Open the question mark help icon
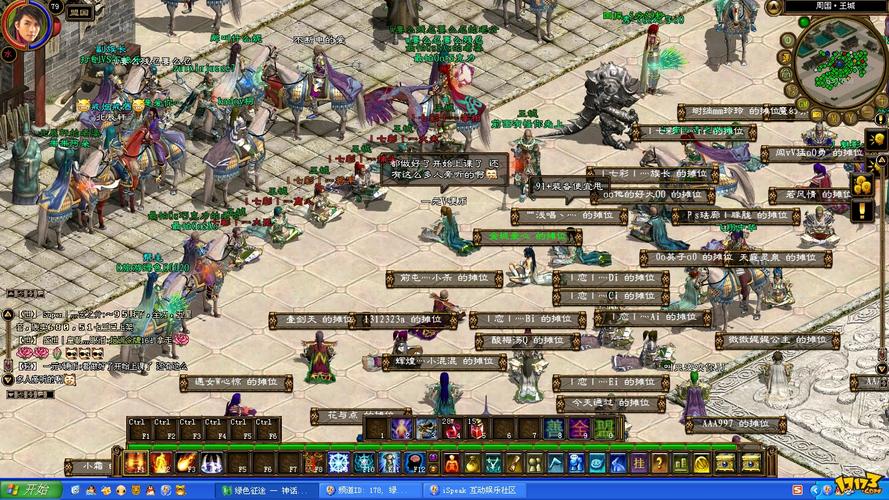The image size is (889, 500). [x=661, y=463]
